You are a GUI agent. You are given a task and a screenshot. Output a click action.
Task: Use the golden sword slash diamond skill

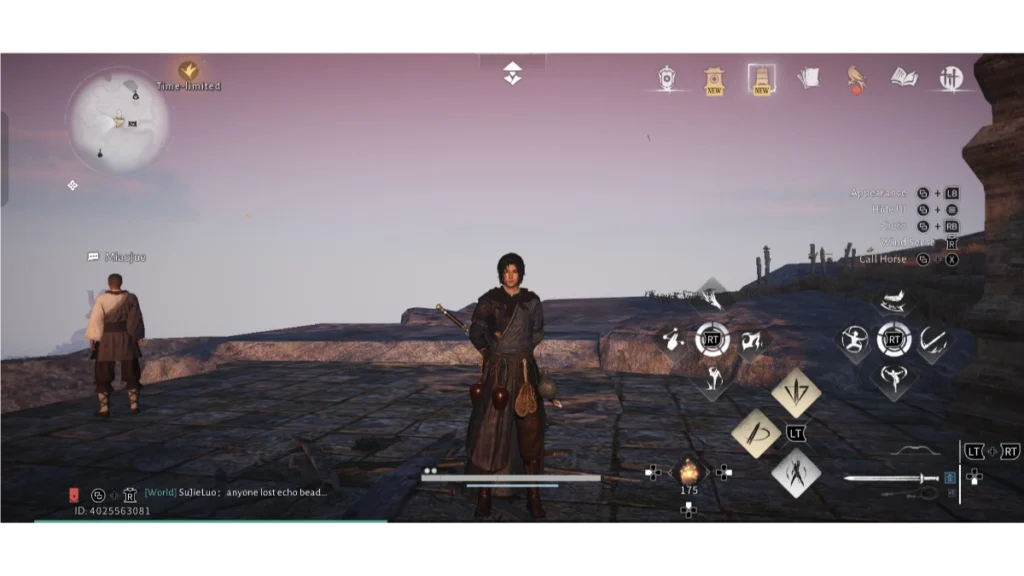pos(756,433)
